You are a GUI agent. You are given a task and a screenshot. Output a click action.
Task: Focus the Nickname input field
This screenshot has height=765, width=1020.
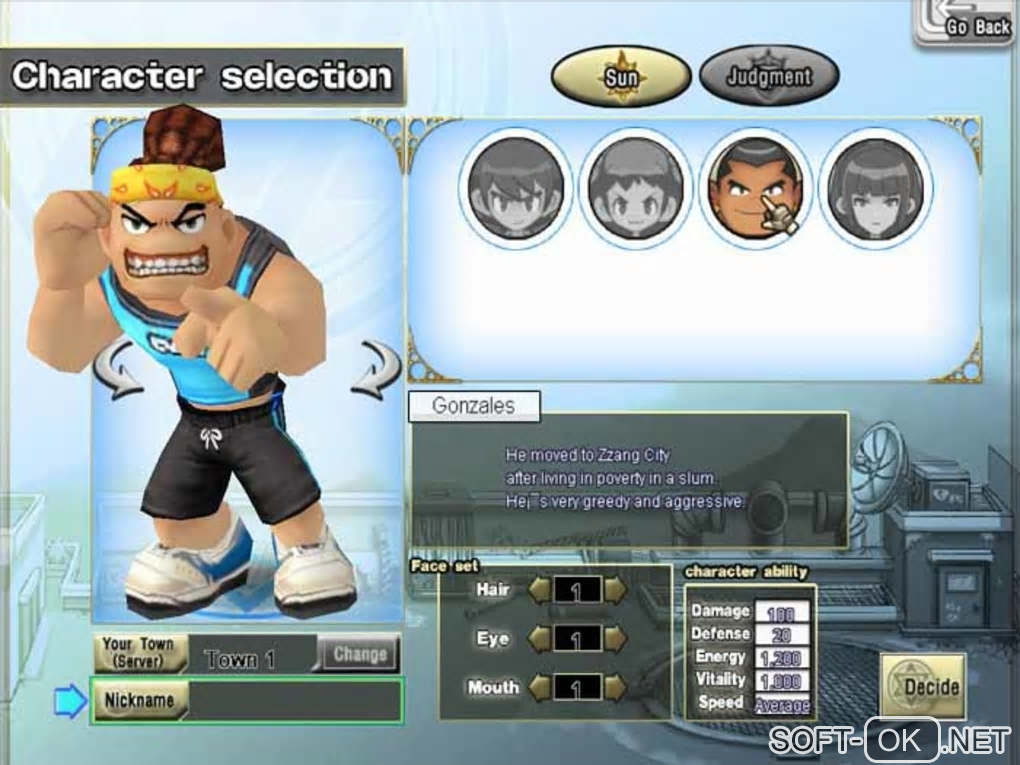coord(294,701)
